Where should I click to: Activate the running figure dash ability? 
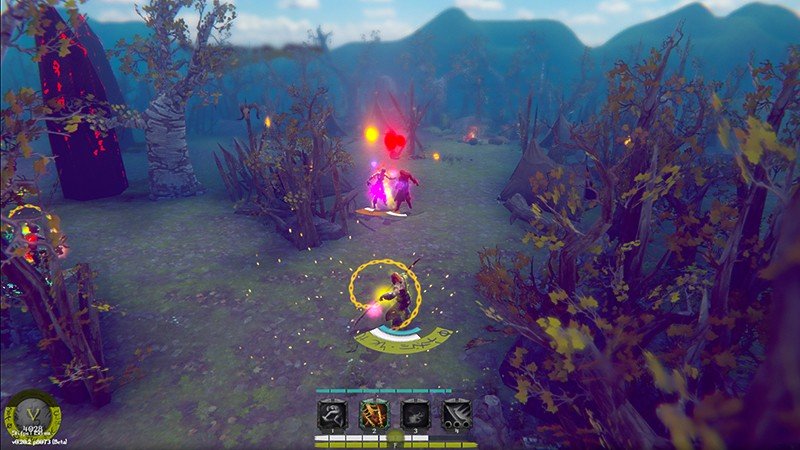(x=332, y=415)
